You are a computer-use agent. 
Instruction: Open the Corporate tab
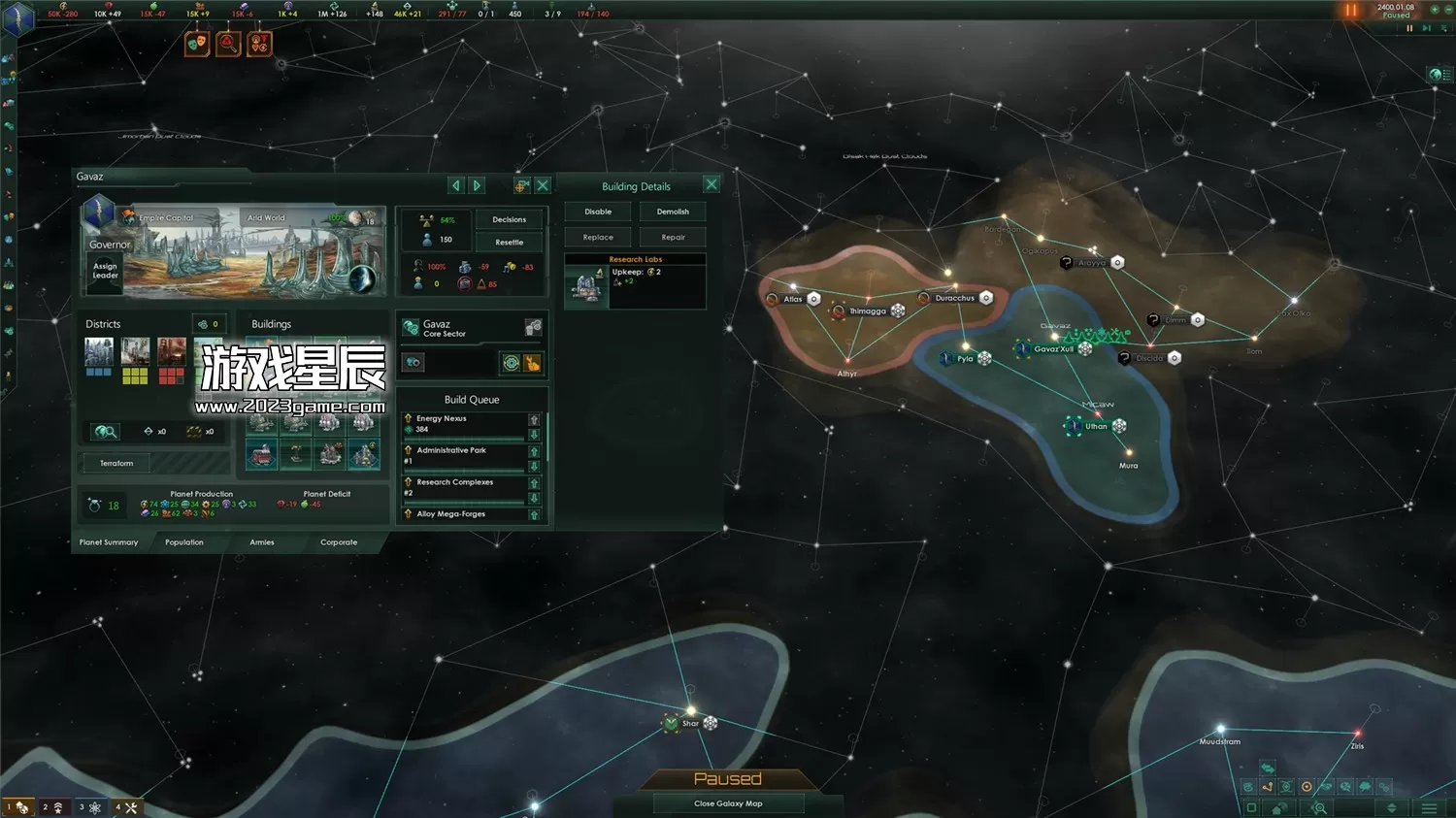point(339,542)
